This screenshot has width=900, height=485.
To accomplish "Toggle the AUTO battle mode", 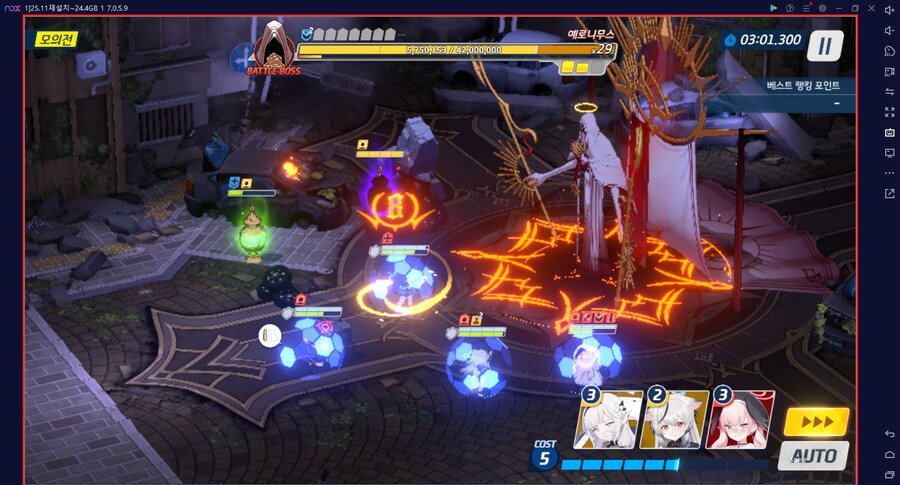I will (x=813, y=456).
